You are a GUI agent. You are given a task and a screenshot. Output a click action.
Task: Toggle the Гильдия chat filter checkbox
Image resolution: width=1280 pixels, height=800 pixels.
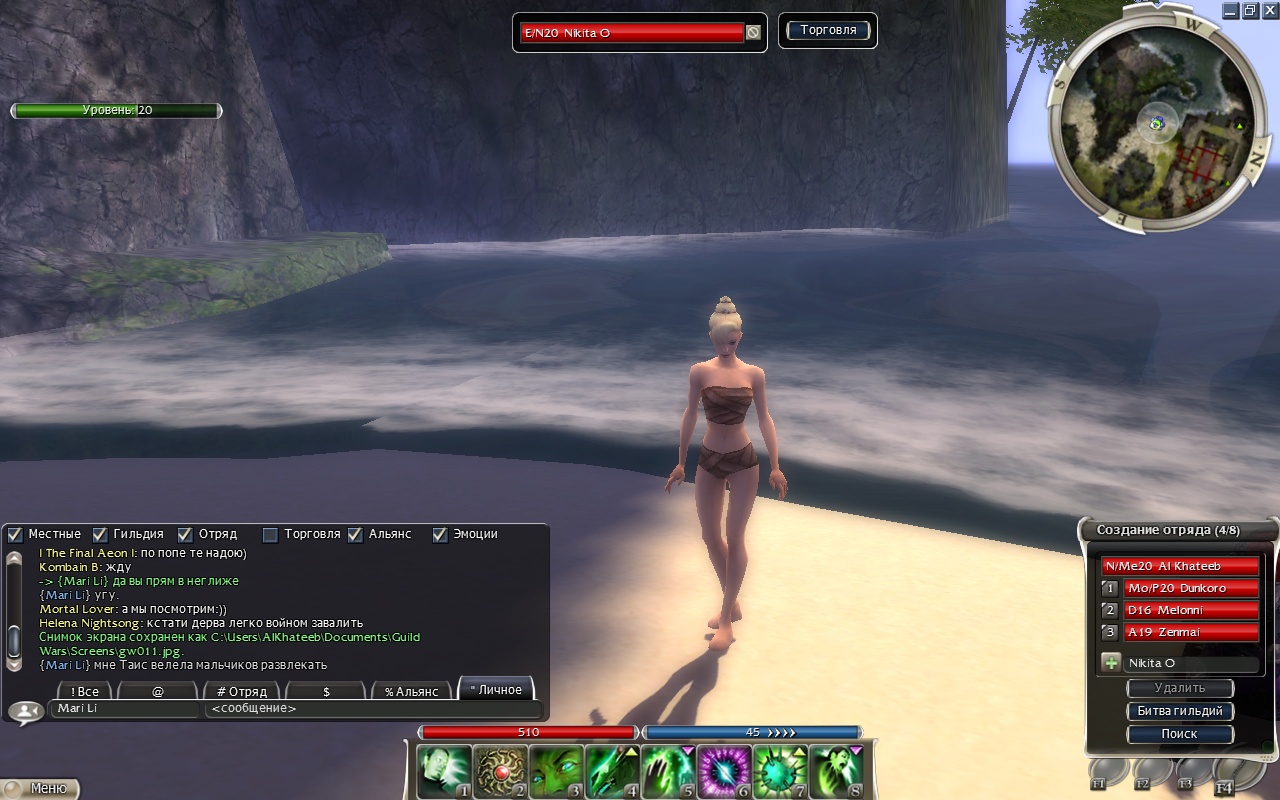(x=100, y=535)
